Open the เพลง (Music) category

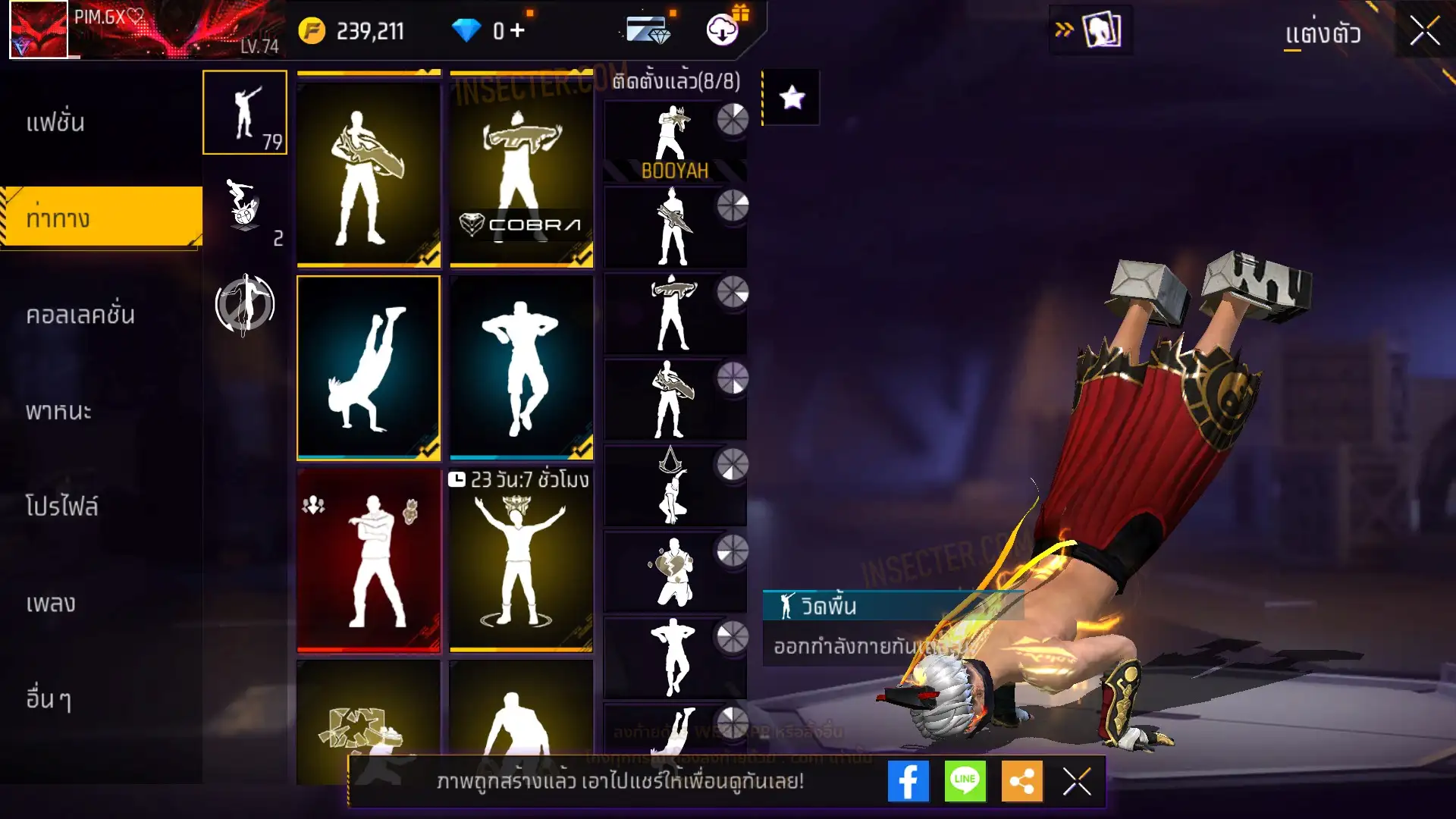[51, 604]
